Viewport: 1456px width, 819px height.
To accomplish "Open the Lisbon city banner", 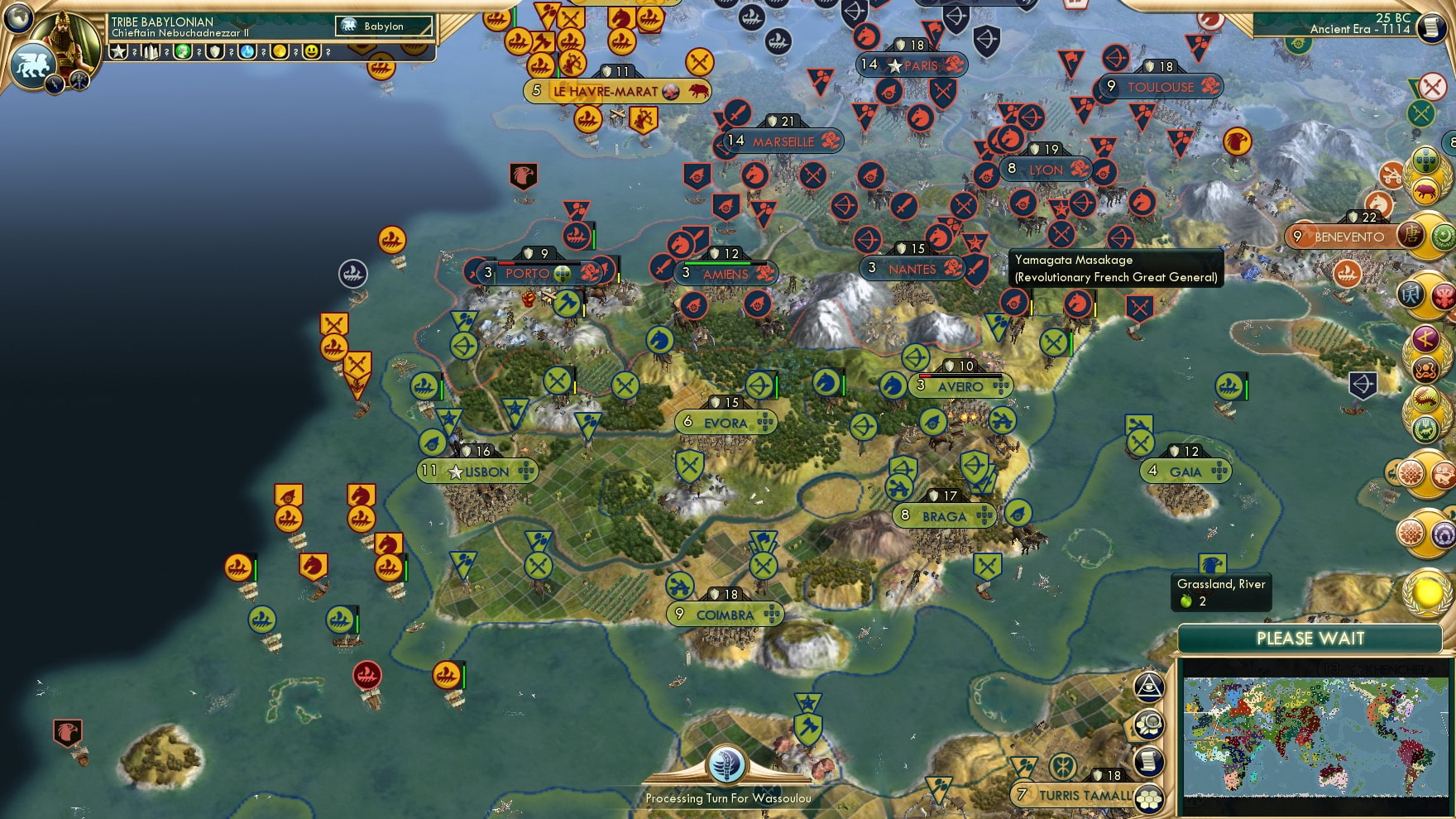I will tap(478, 472).
